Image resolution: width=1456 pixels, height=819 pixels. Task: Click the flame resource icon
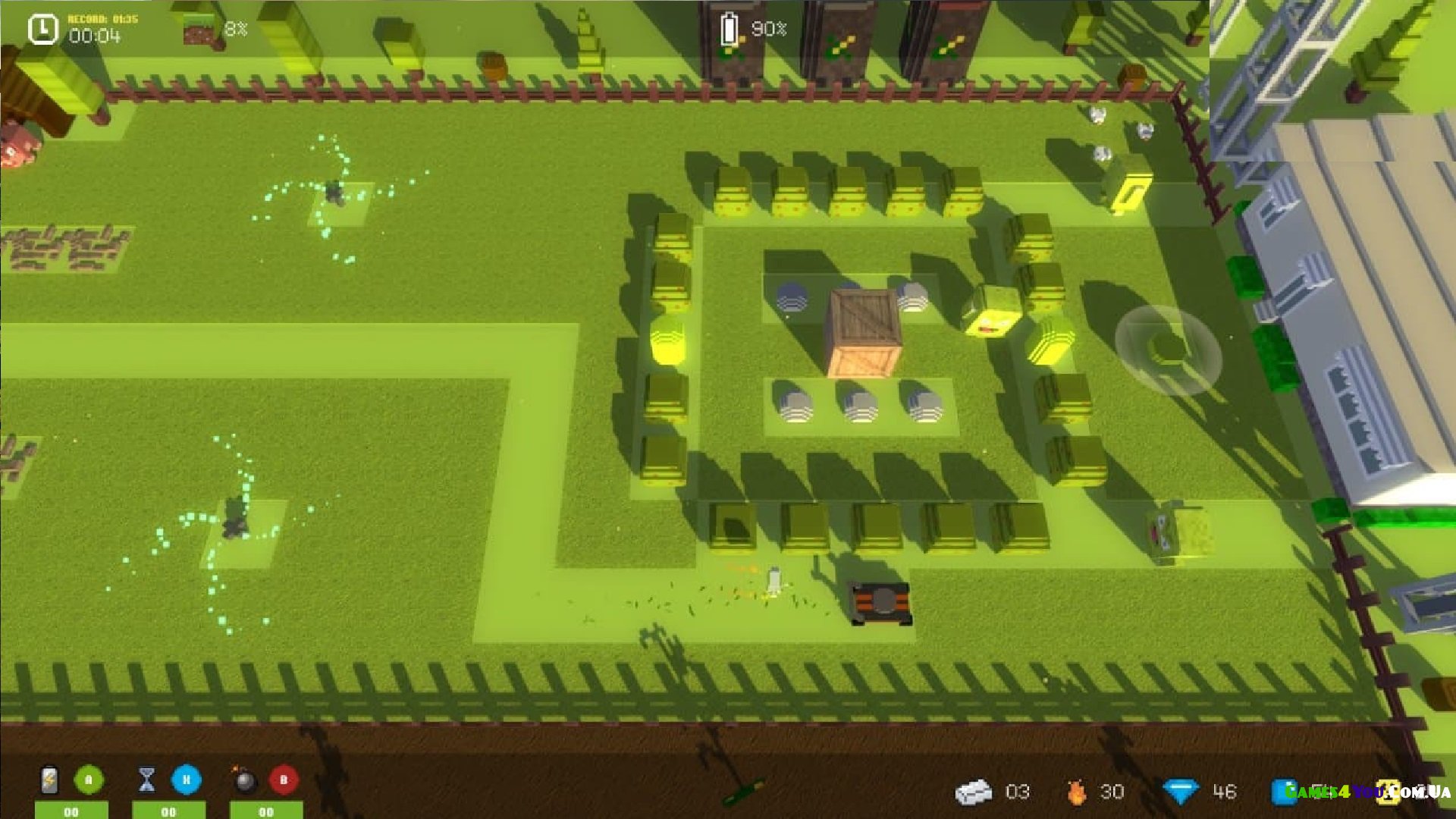point(1075,792)
